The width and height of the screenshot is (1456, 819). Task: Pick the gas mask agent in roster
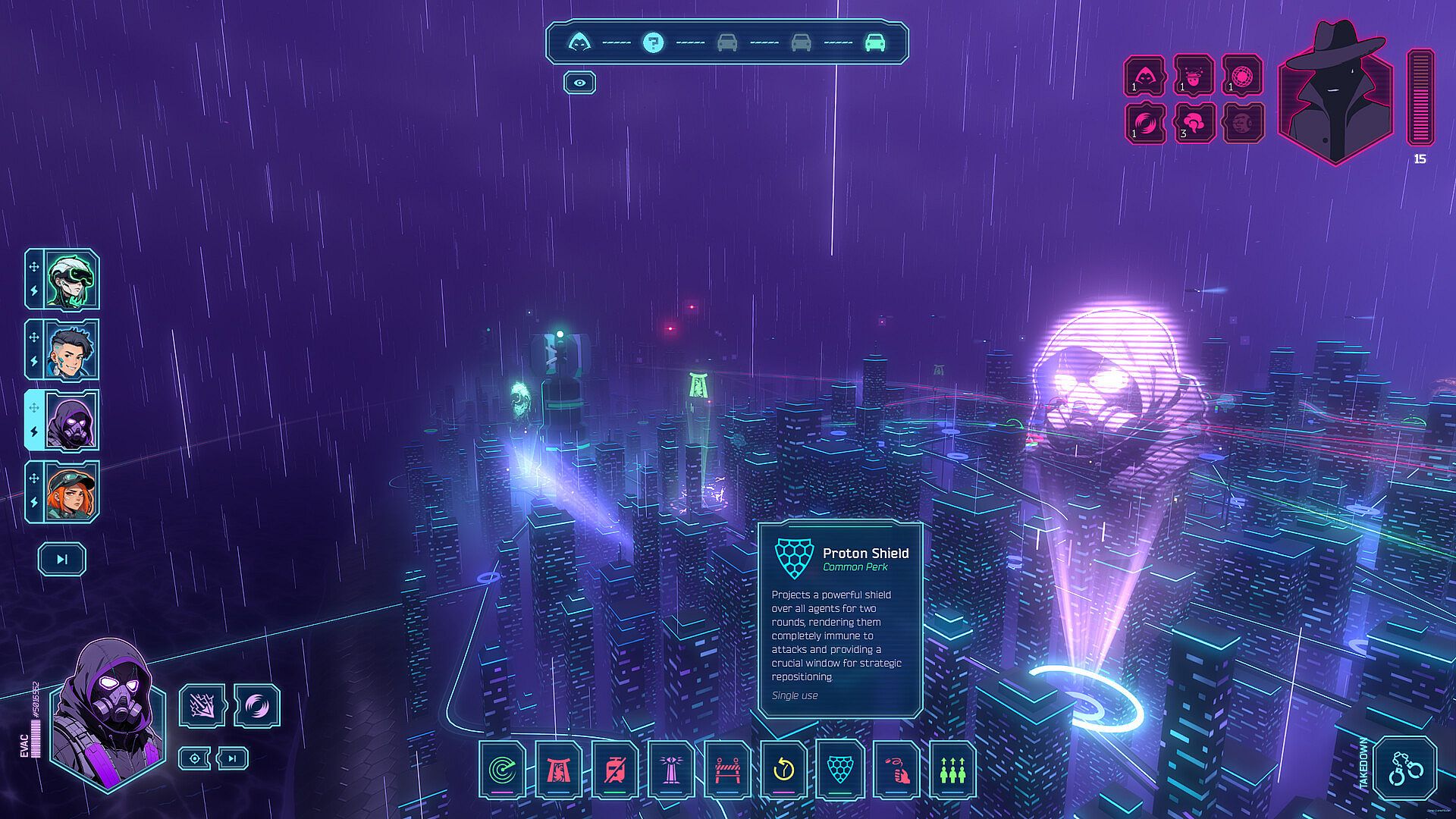[x=71, y=421]
